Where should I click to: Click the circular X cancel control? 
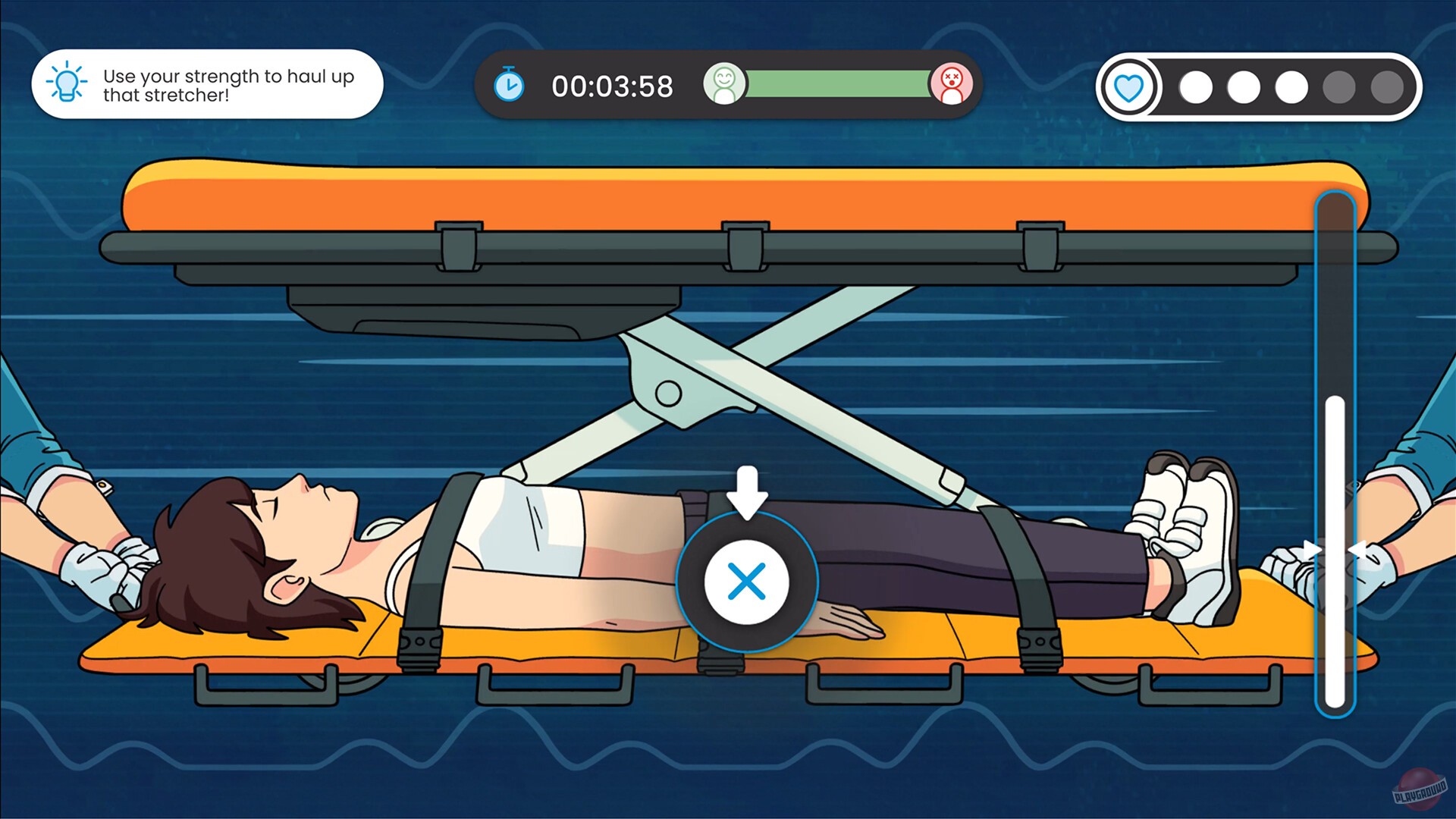click(x=747, y=582)
